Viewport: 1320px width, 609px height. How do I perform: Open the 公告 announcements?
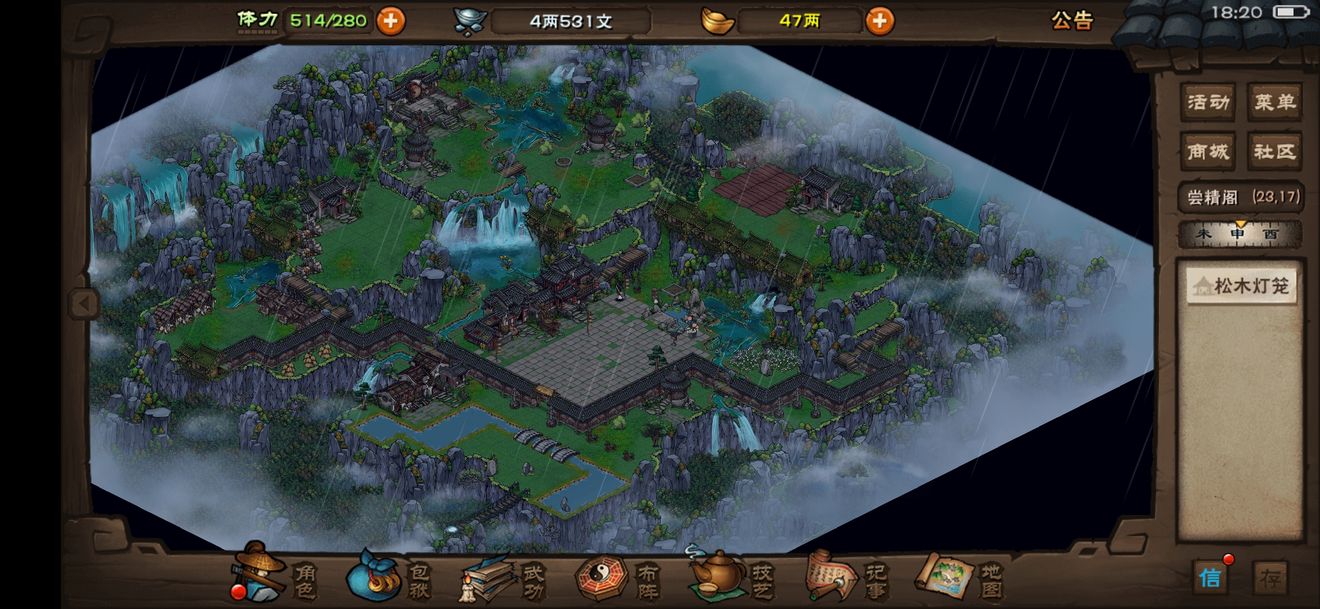pyautogui.click(x=1072, y=20)
